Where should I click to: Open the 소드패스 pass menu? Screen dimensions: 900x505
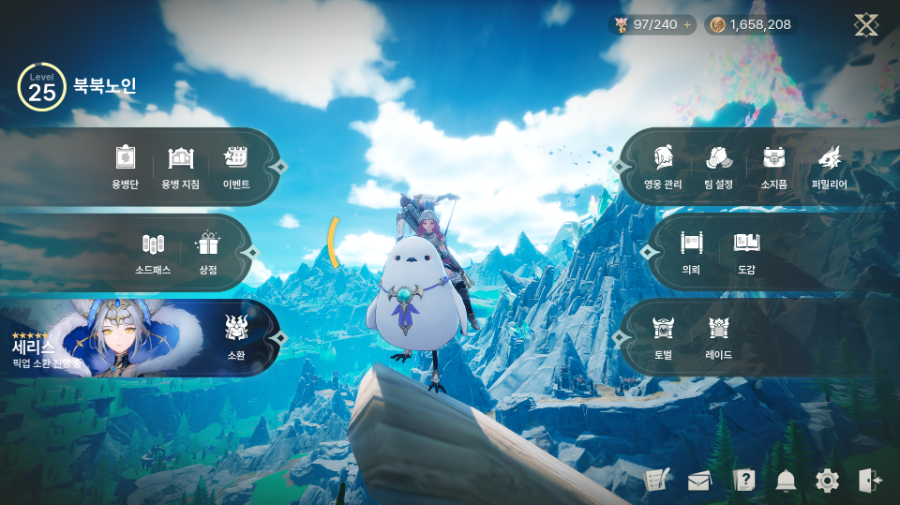pos(152,250)
